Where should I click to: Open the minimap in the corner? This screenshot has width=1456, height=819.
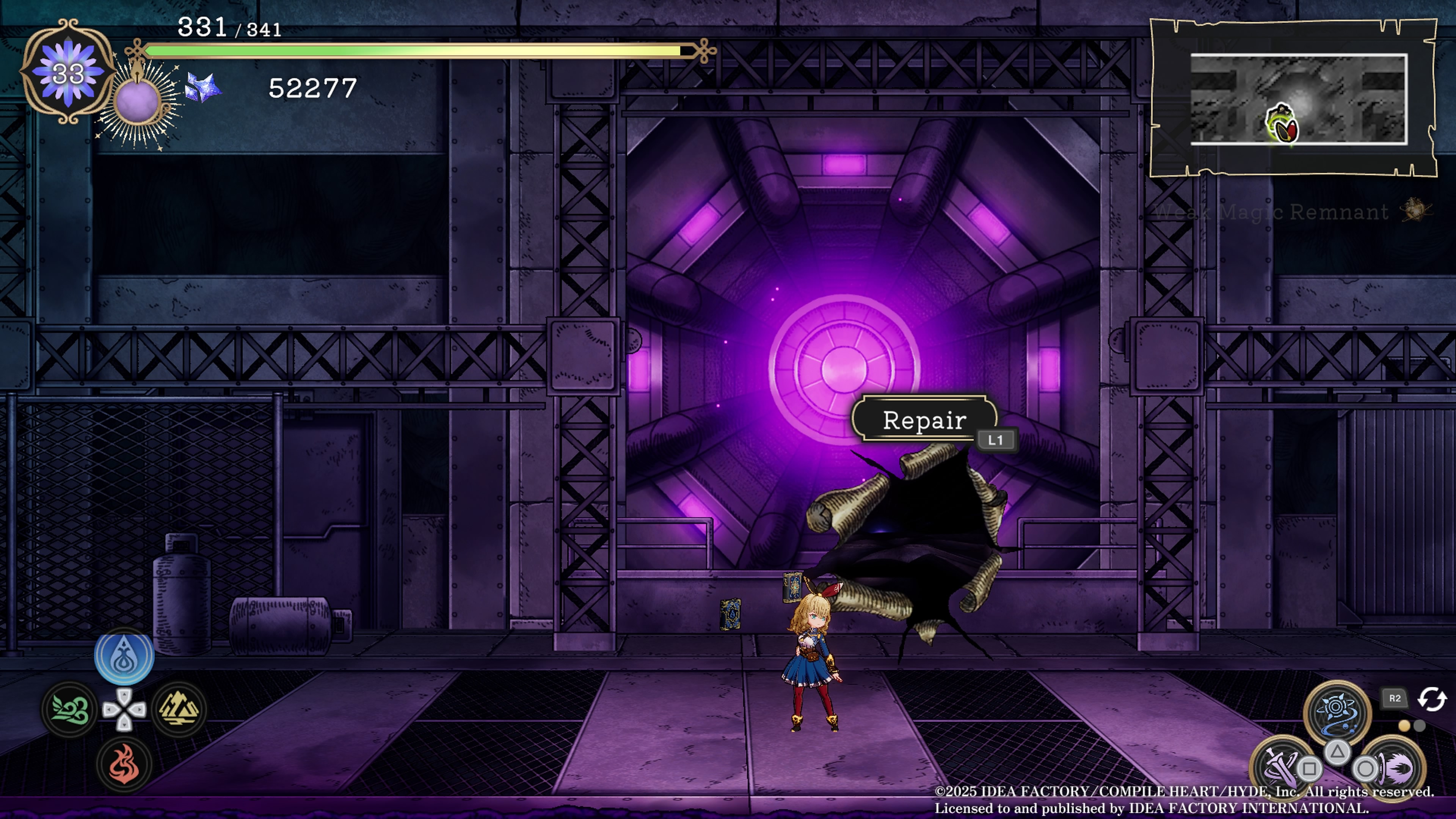(x=1298, y=99)
